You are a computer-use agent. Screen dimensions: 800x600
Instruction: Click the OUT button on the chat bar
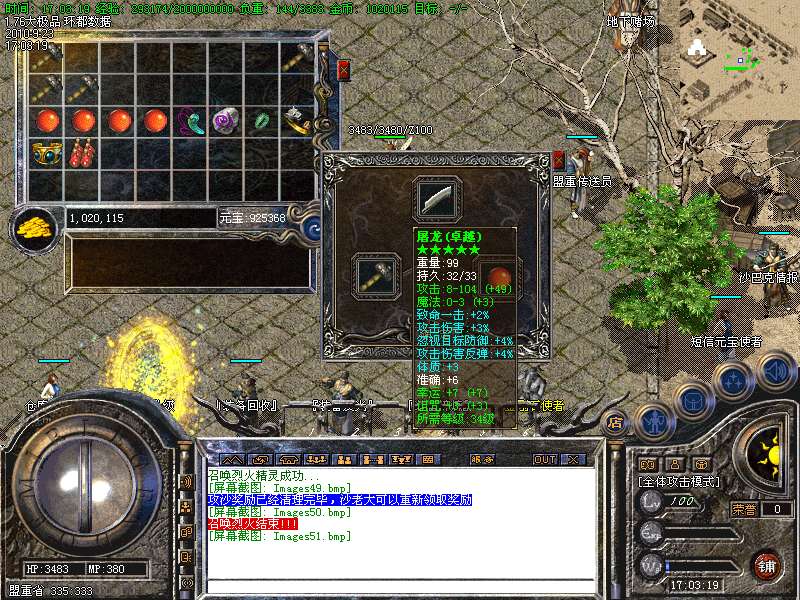click(544, 459)
